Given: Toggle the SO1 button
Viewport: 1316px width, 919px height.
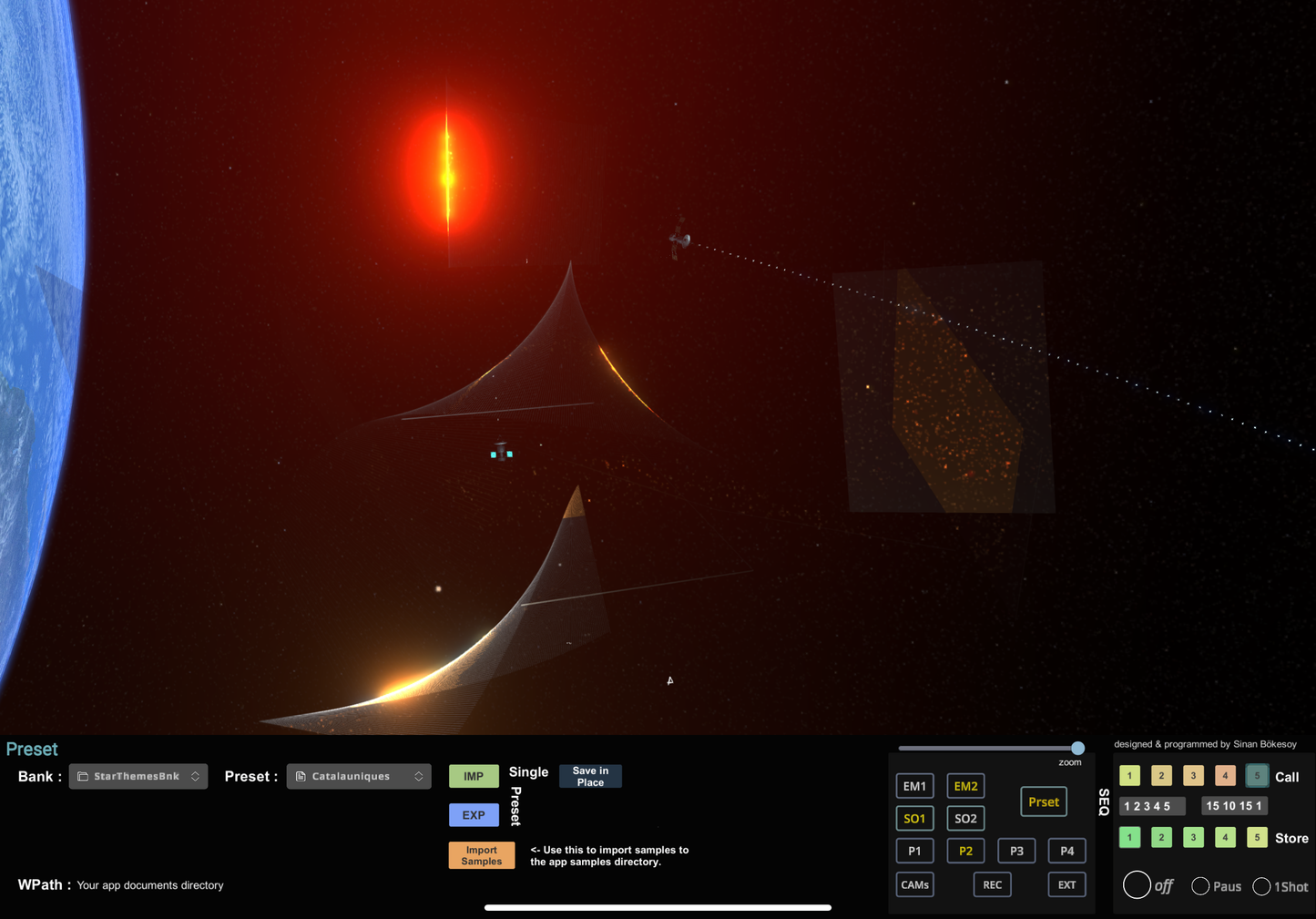Looking at the screenshot, I should pyautogui.click(x=914, y=818).
